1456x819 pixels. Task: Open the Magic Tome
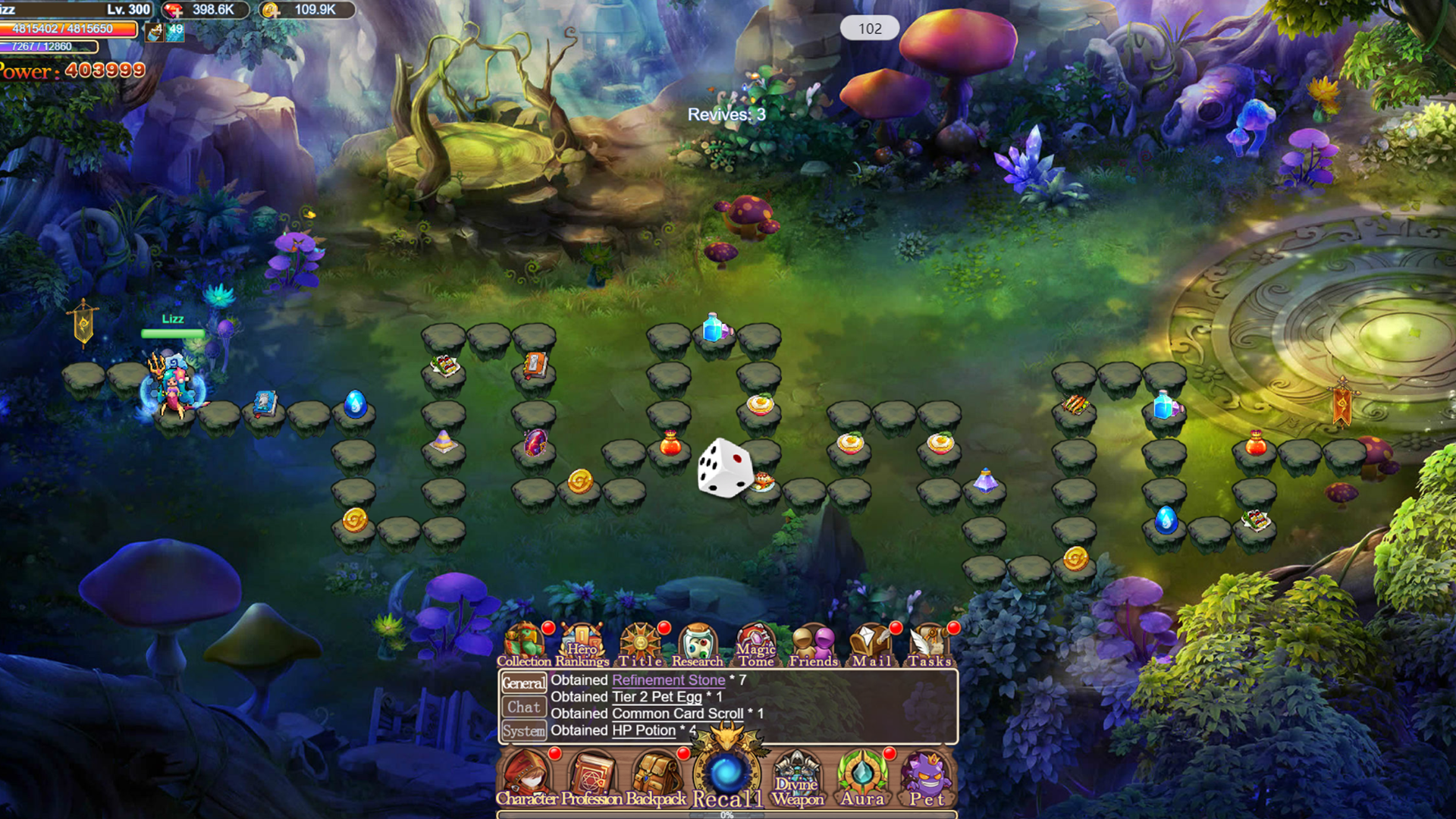[755, 643]
